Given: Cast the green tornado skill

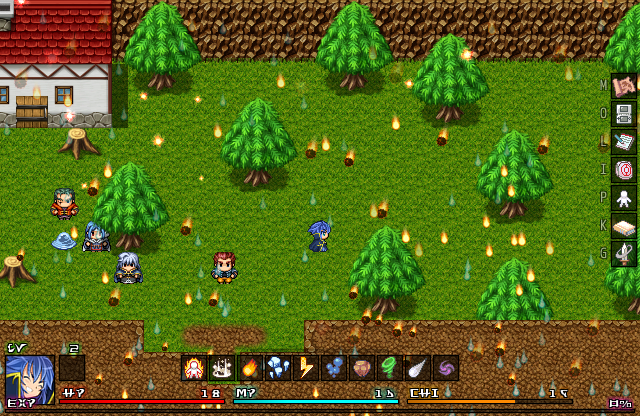Looking at the screenshot, I should 390,368.
